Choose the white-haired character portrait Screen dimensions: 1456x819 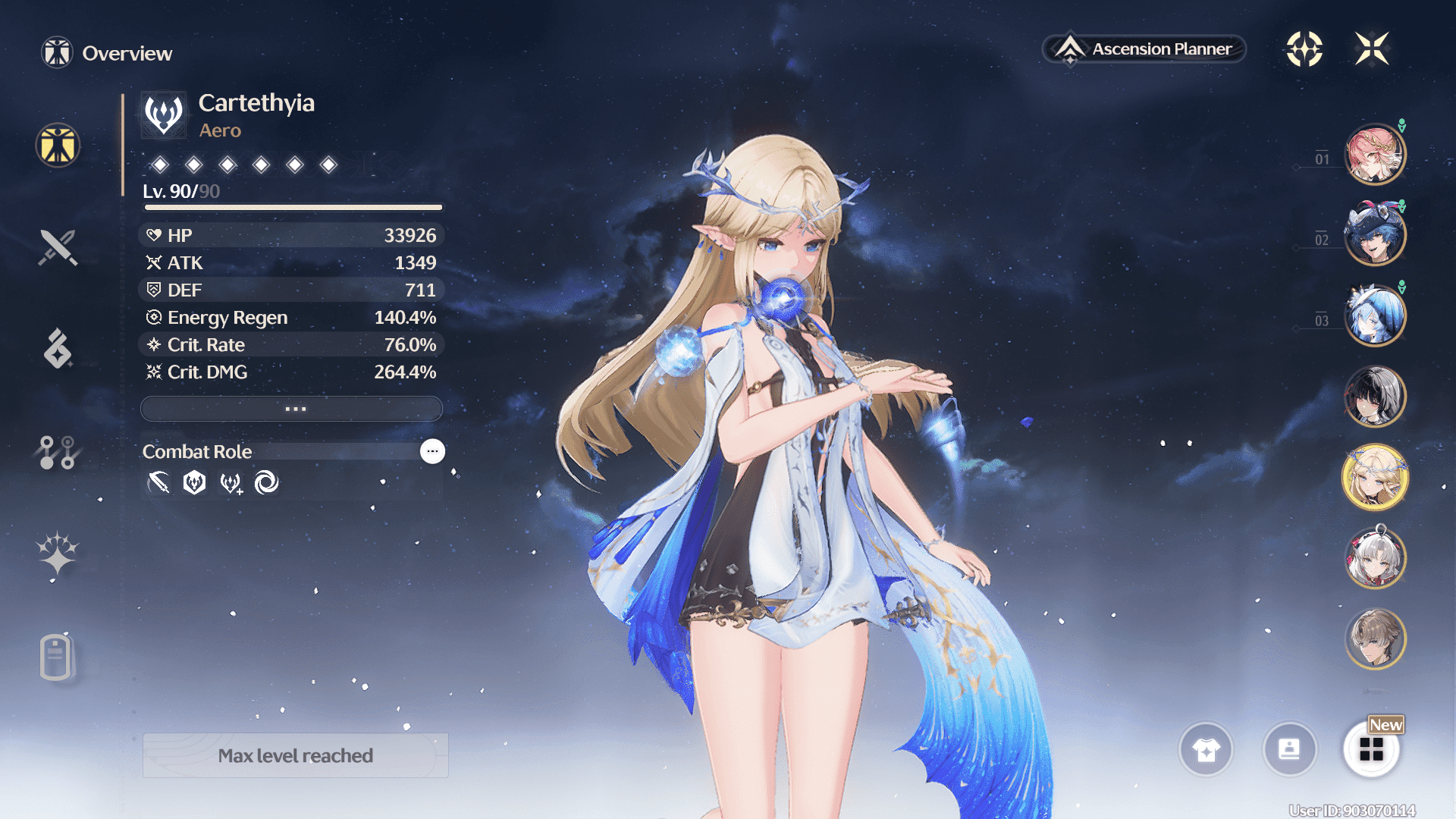1374,558
